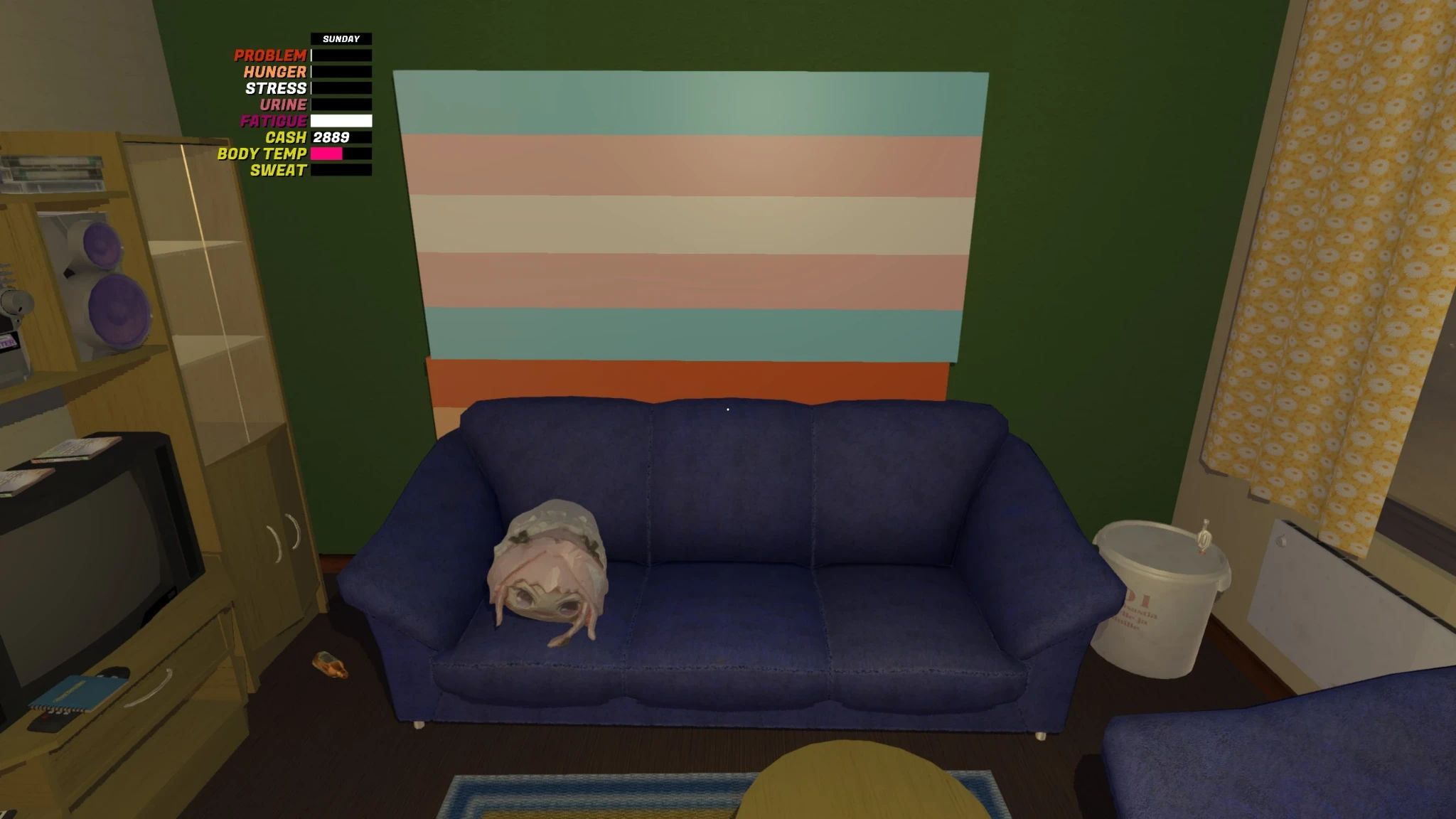This screenshot has height=819, width=1456.
Task: Click the SUNDAY day header
Action: pos(343,38)
